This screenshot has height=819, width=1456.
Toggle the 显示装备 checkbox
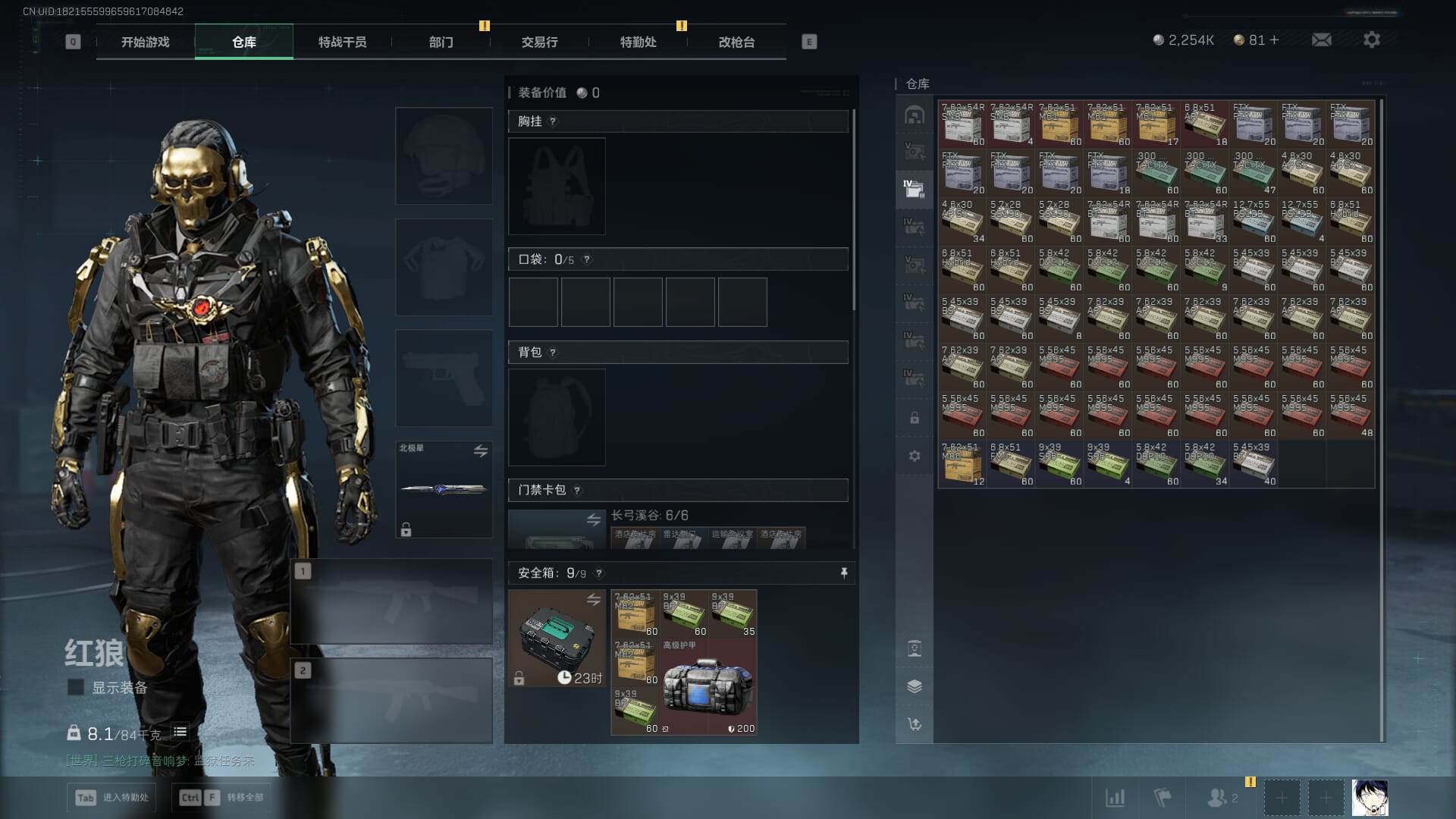[x=76, y=687]
